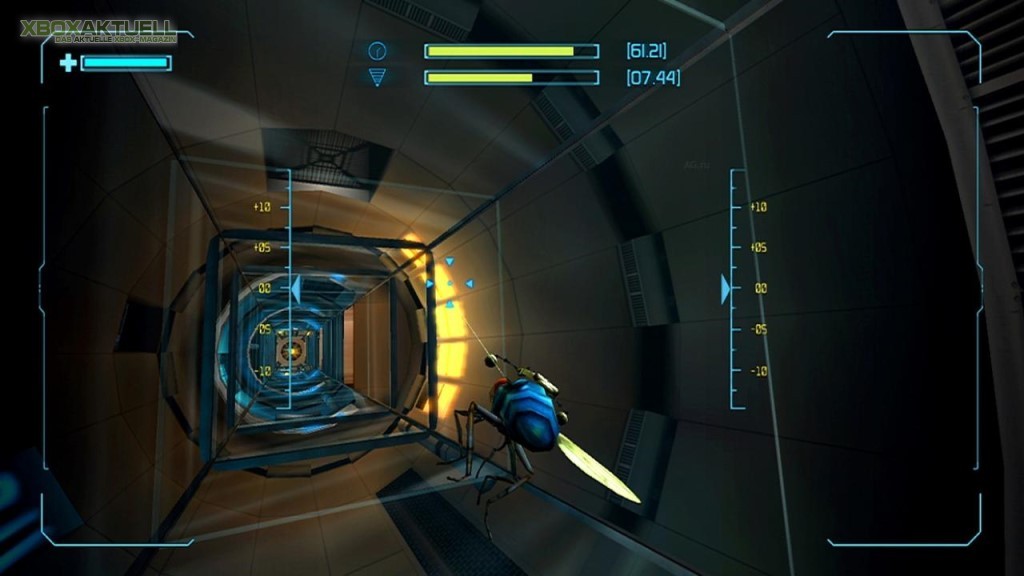This screenshot has width=1024, height=576.
Task: Click the striped cone icon
Action: click(x=377, y=77)
